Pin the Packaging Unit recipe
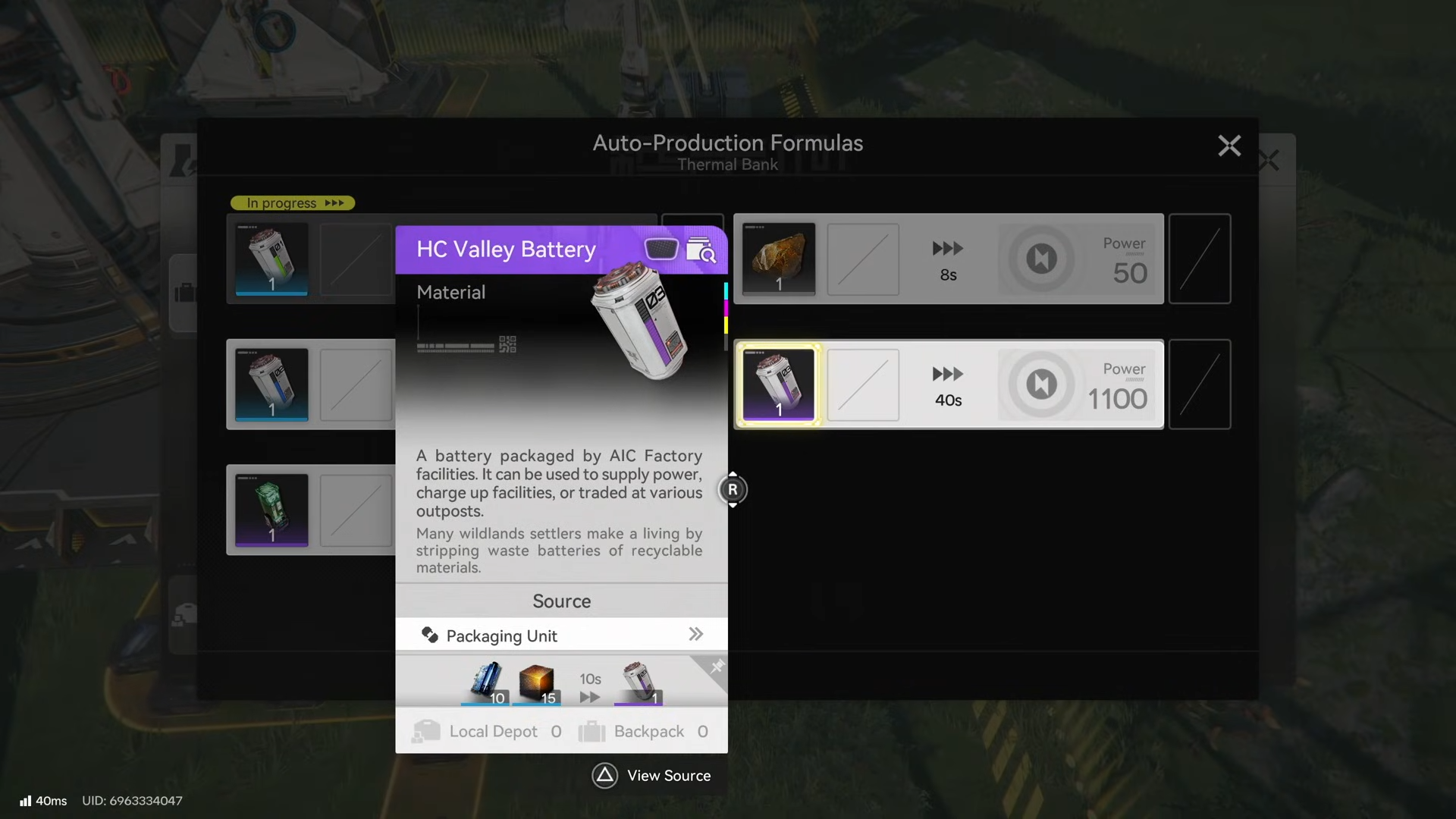Image resolution: width=1456 pixels, height=819 pixels. (x=717, y=667)
